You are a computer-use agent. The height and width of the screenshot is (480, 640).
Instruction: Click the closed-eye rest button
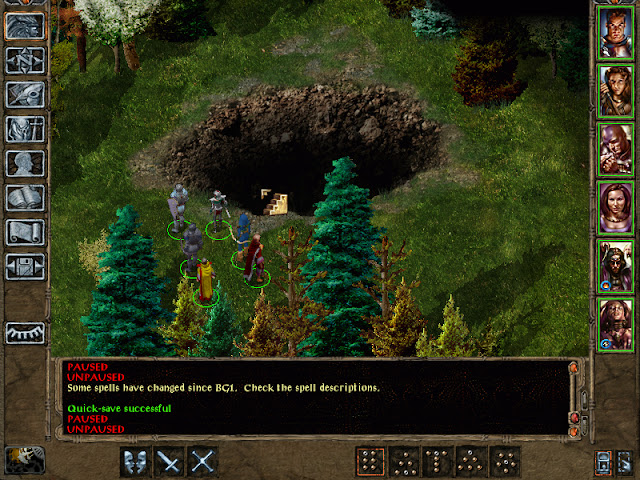coord(25,333)
